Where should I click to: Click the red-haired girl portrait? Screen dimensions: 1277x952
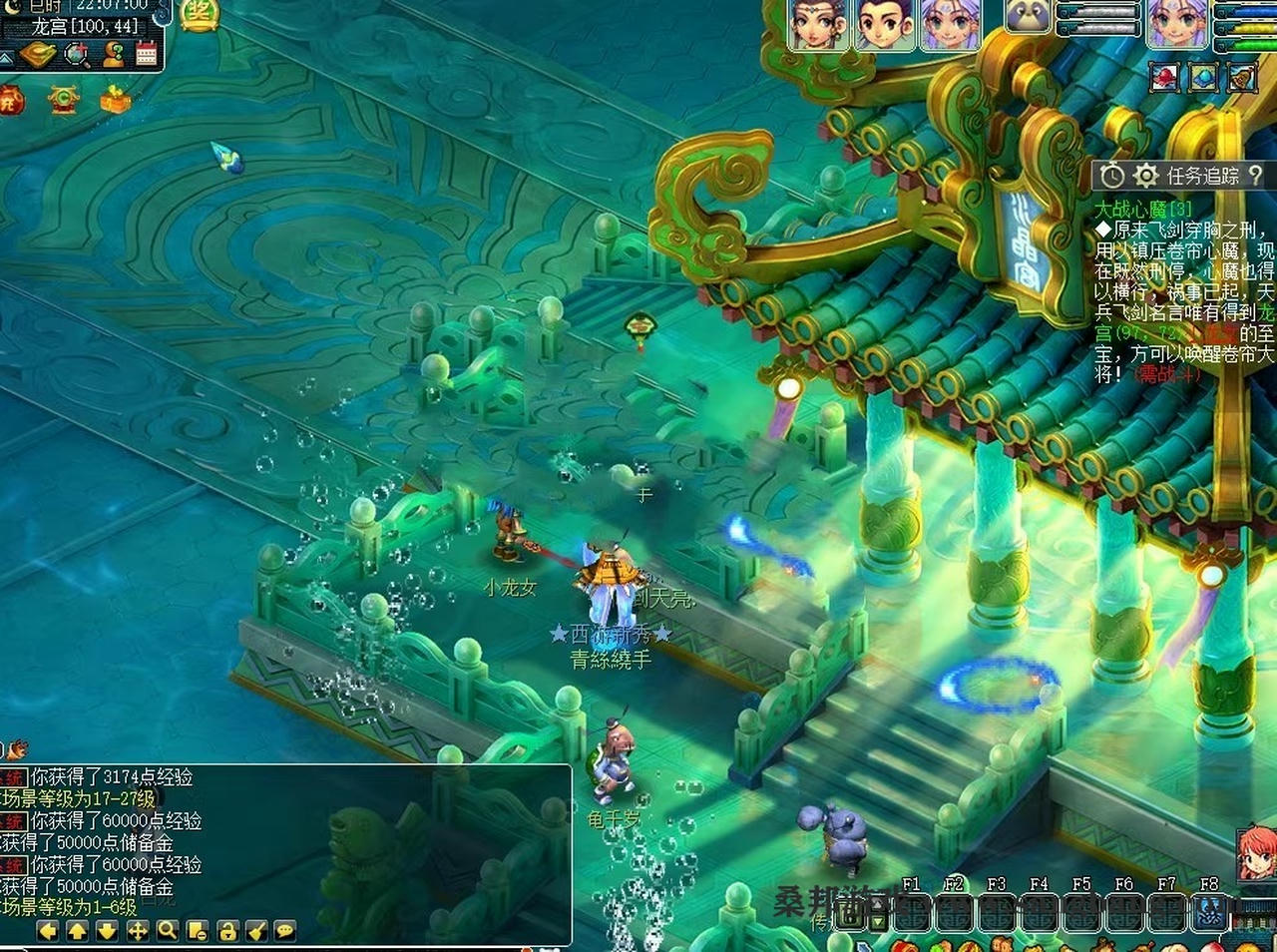pyautogui.click(x=1256, y=854)
